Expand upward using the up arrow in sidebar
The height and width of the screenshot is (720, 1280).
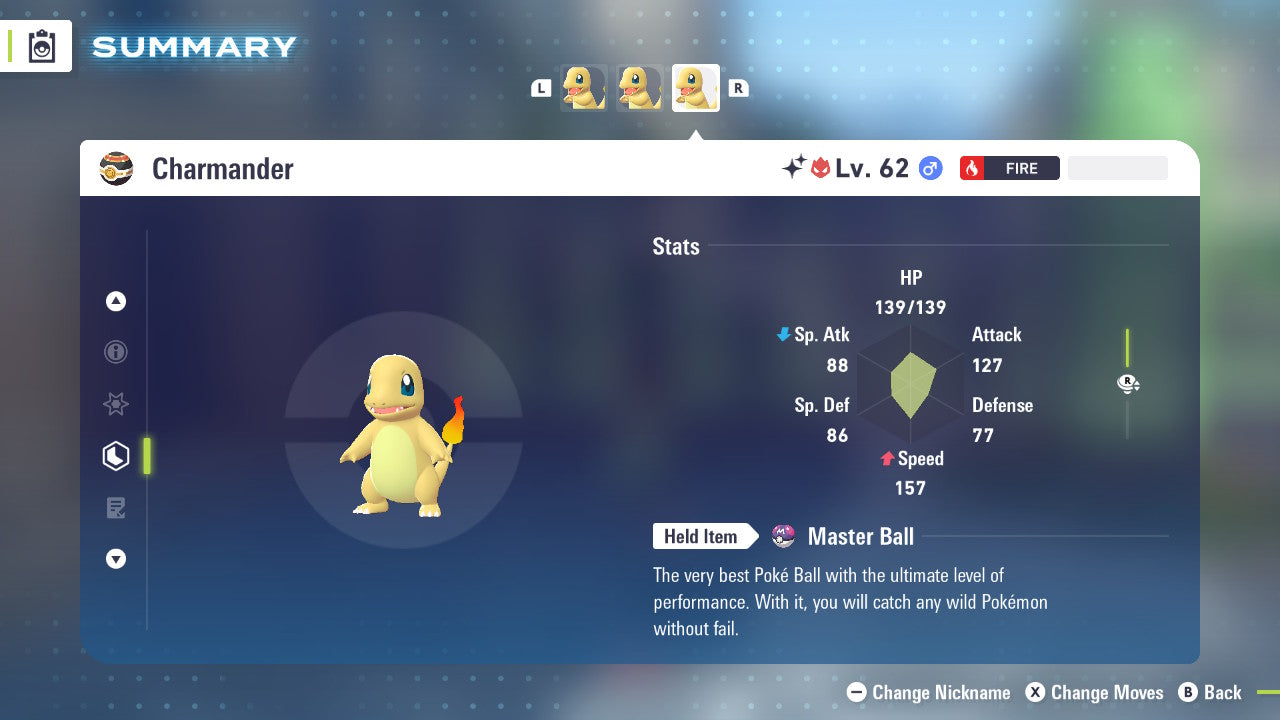[116, 301]
